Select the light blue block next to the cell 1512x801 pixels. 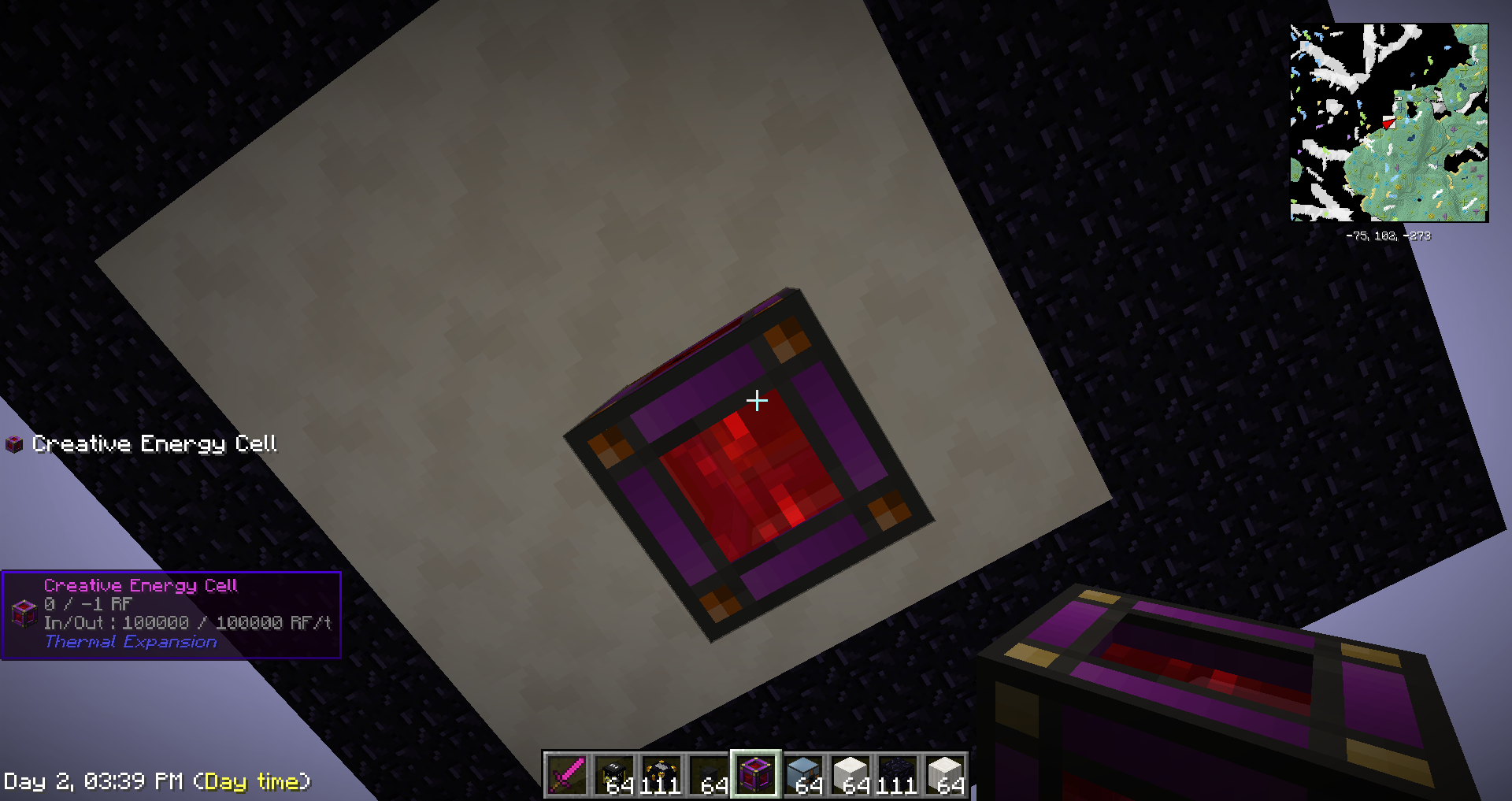tap(803, 776)
